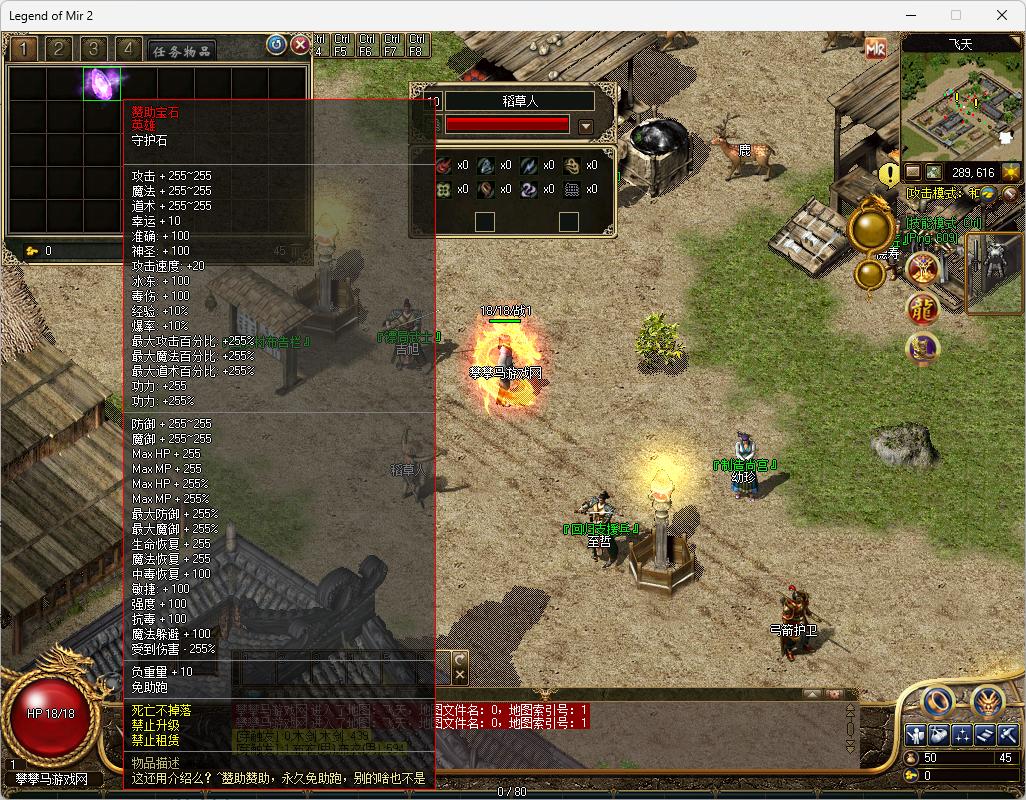Expand the 稻草人 target dropdown arrow
Viewport: 1026px width, 800px height.
tap(586, 127)
